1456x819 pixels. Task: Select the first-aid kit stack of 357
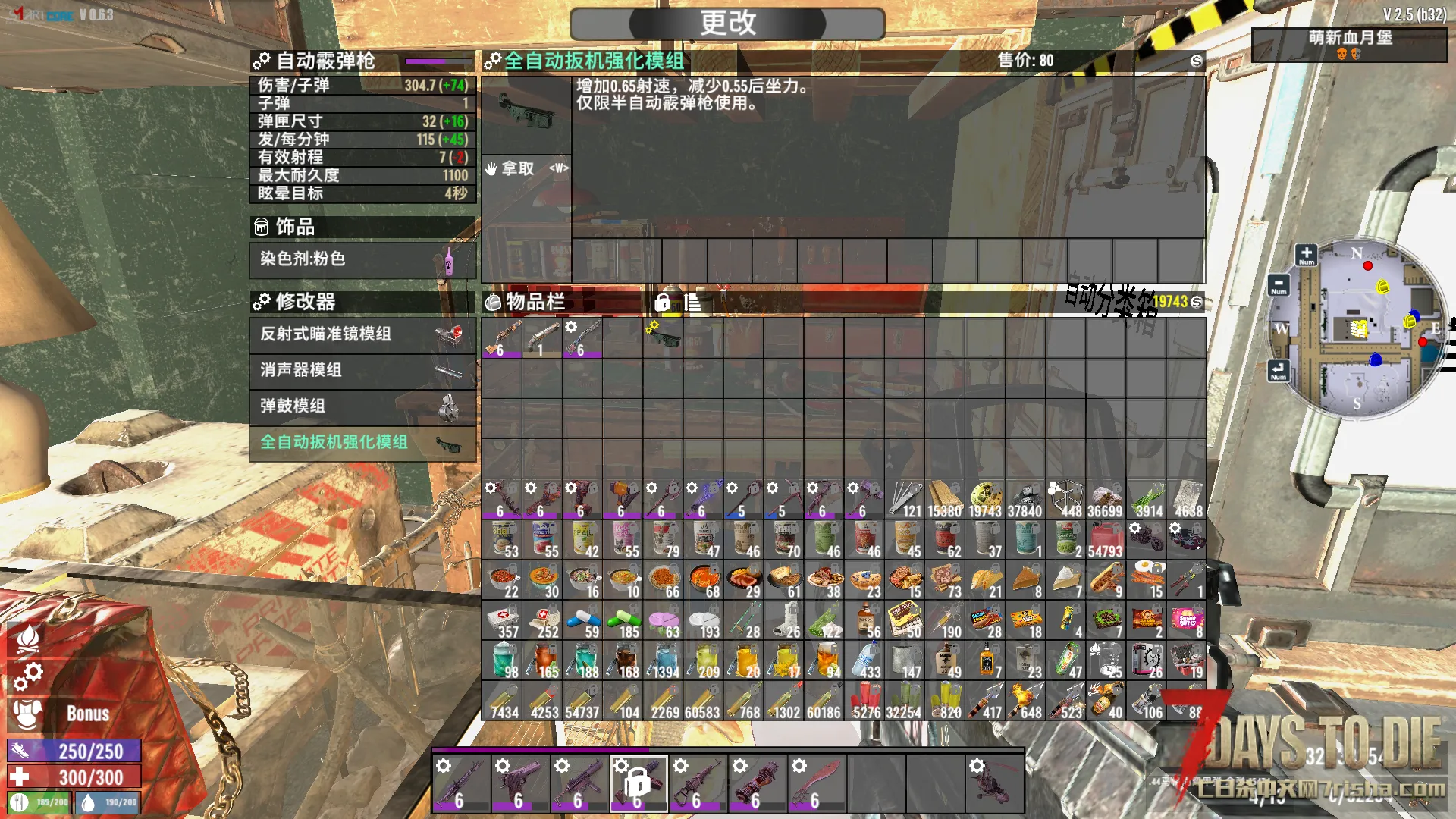click(x=502, y=621)
